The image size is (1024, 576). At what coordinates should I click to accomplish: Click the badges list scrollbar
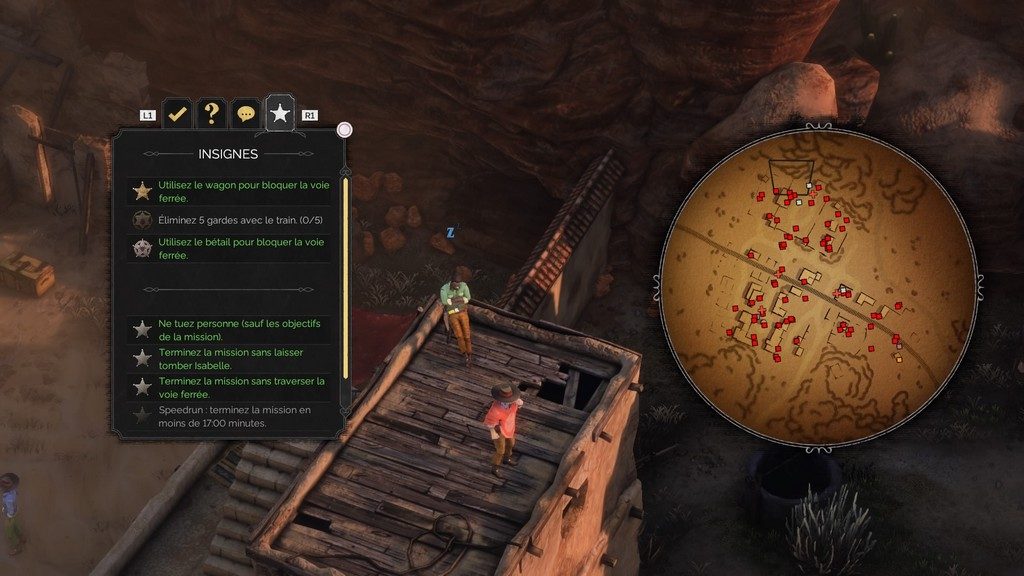346,280
